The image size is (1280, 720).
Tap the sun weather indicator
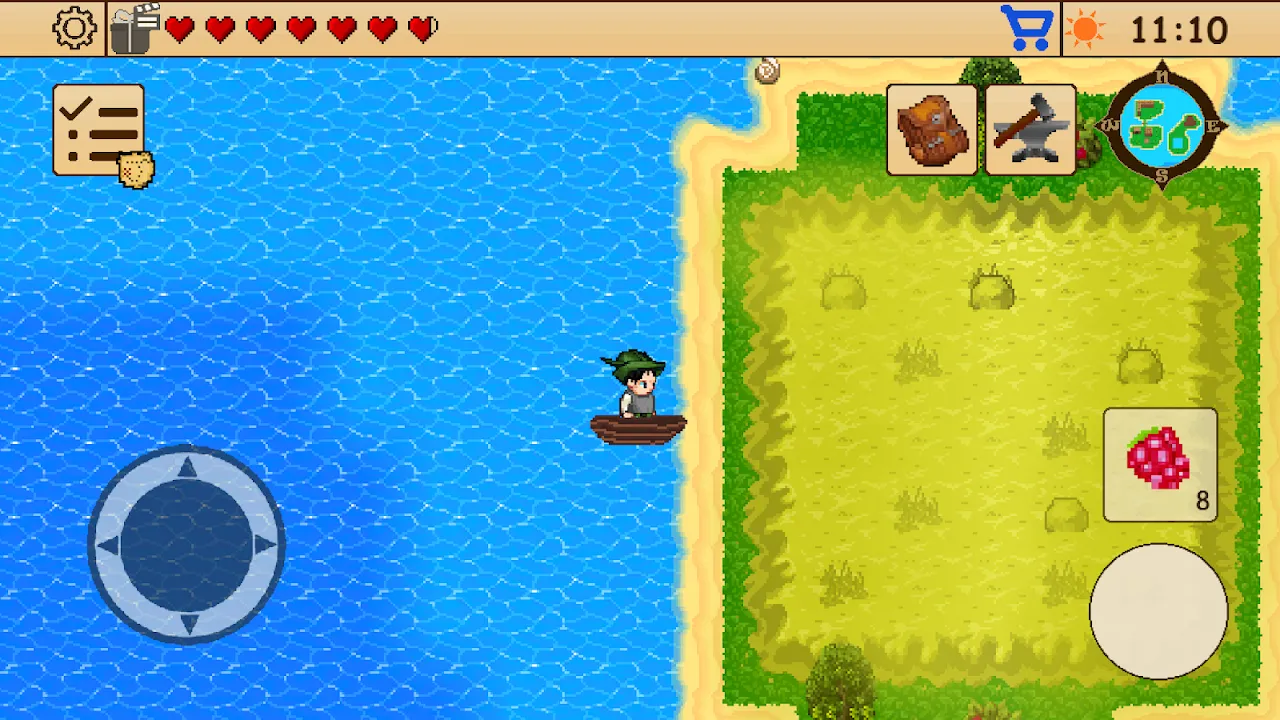coord(1086,29)
